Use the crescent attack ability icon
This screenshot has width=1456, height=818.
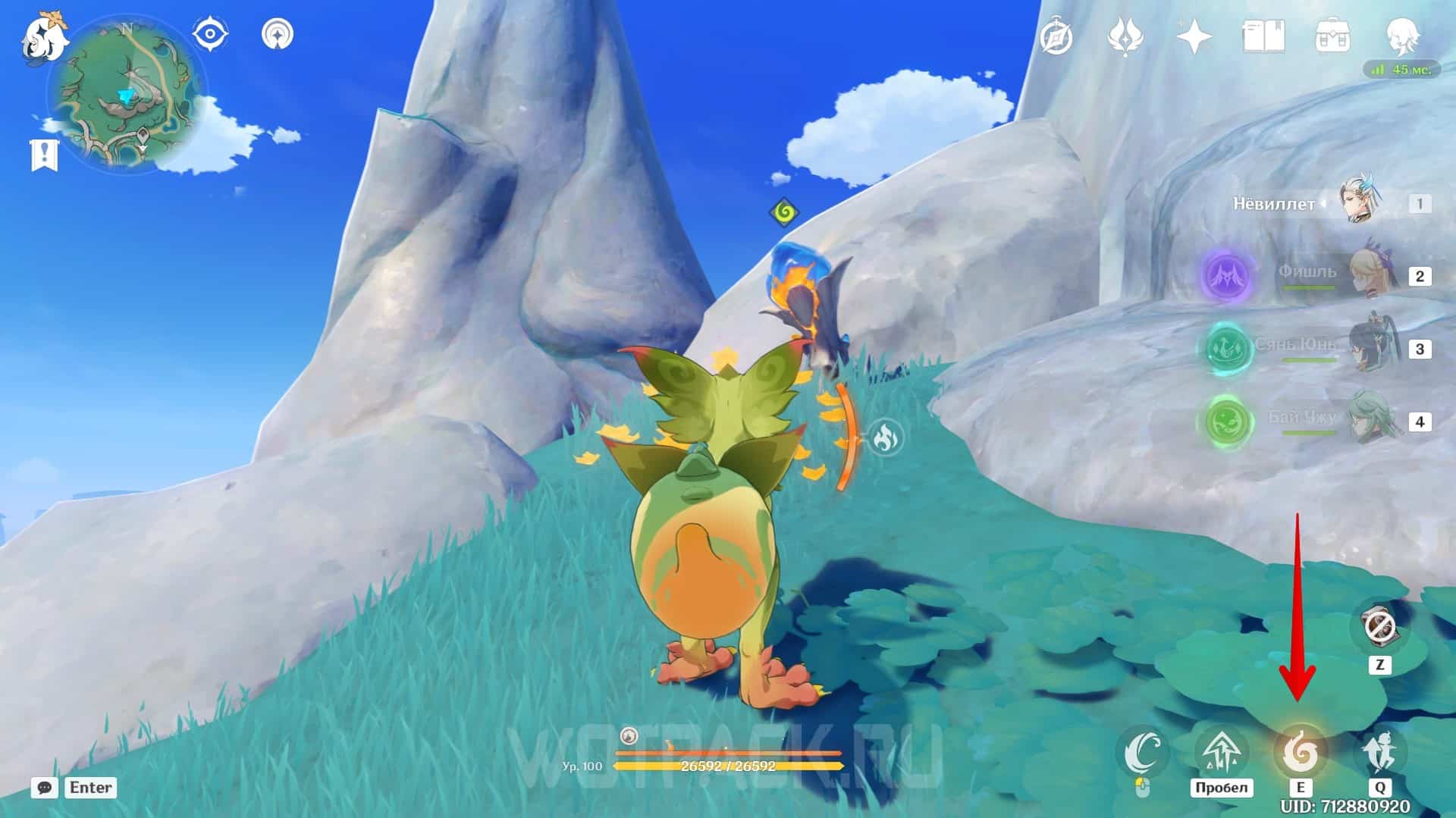(1143, 753)
